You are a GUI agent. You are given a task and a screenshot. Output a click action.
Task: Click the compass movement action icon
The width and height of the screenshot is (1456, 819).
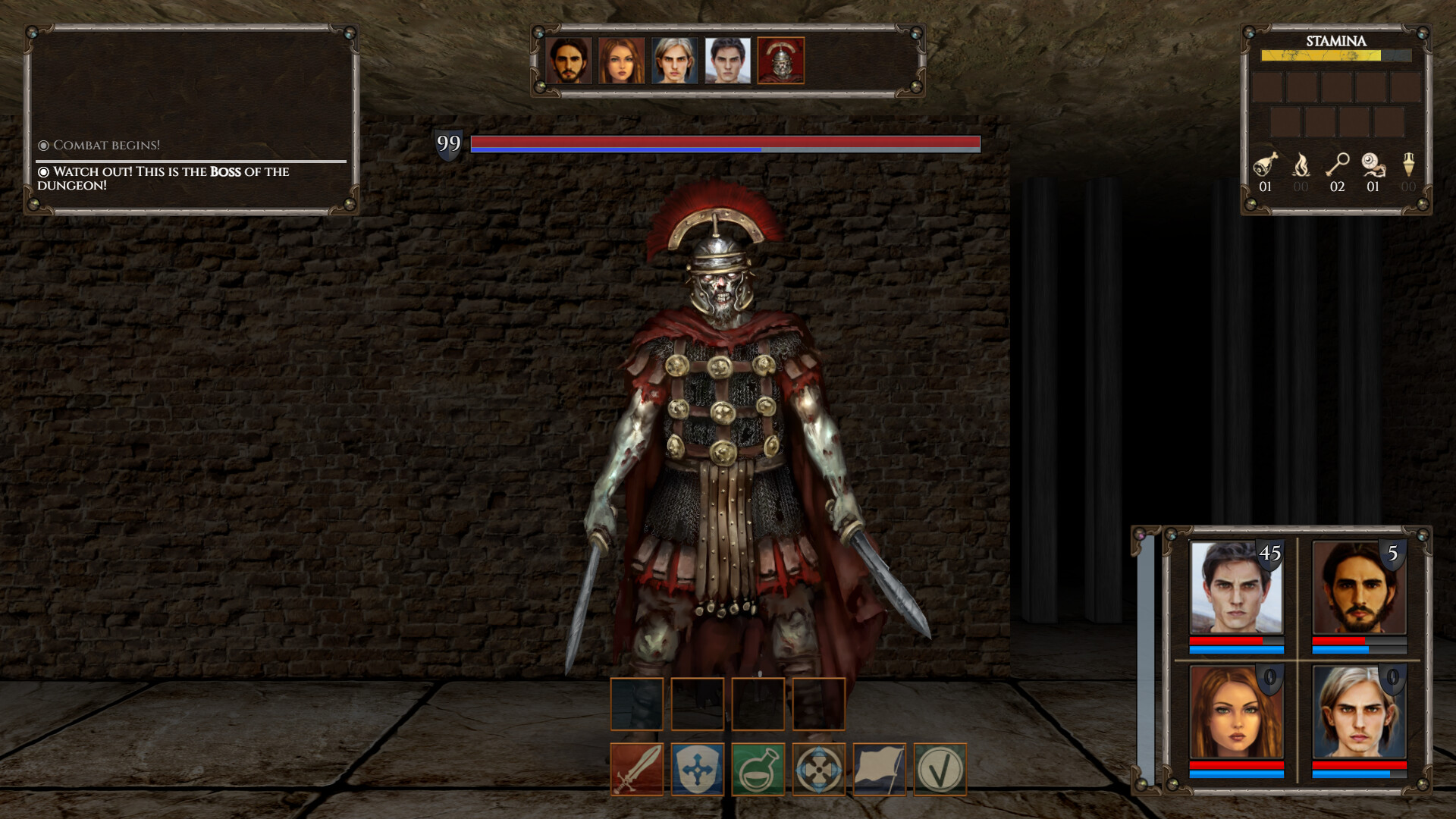tap(819, 769)
